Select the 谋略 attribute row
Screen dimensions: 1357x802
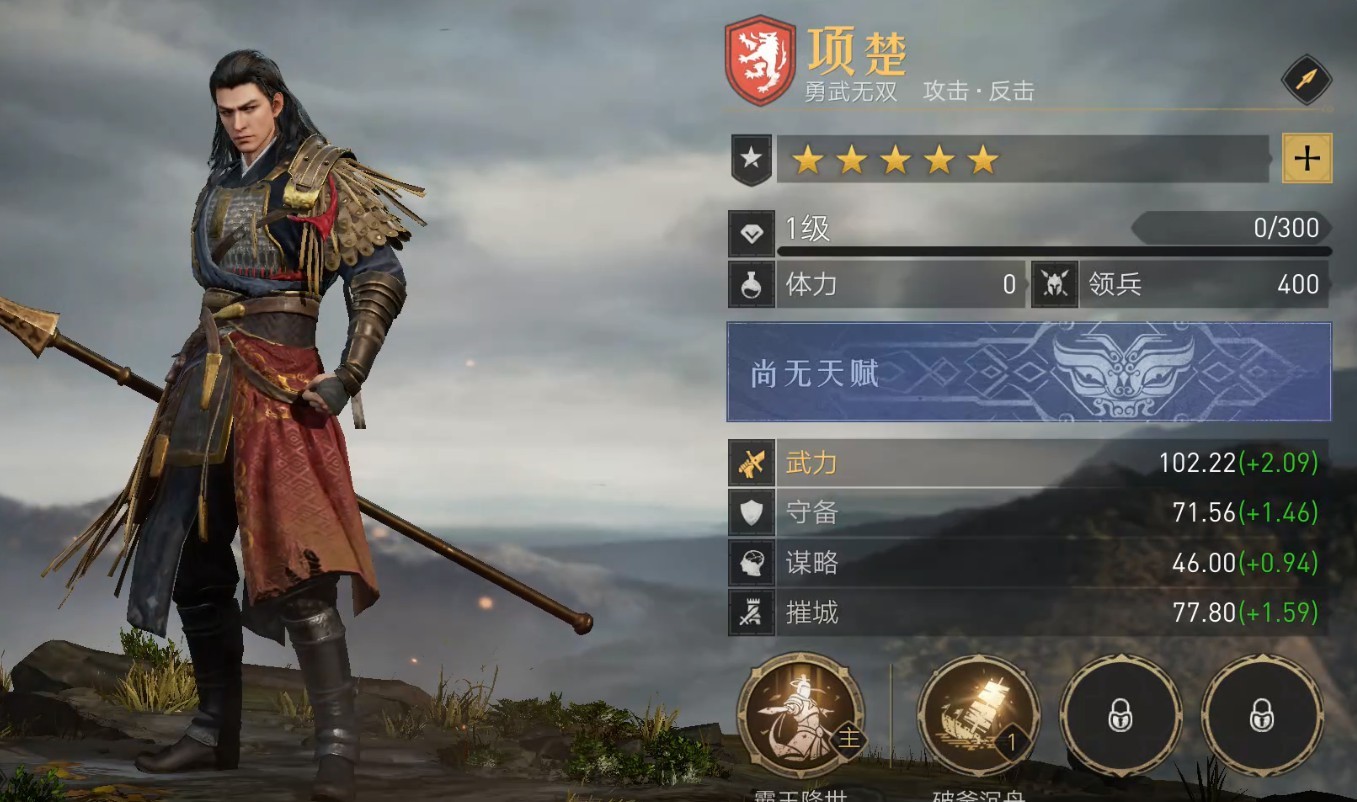pos(1028,563)
